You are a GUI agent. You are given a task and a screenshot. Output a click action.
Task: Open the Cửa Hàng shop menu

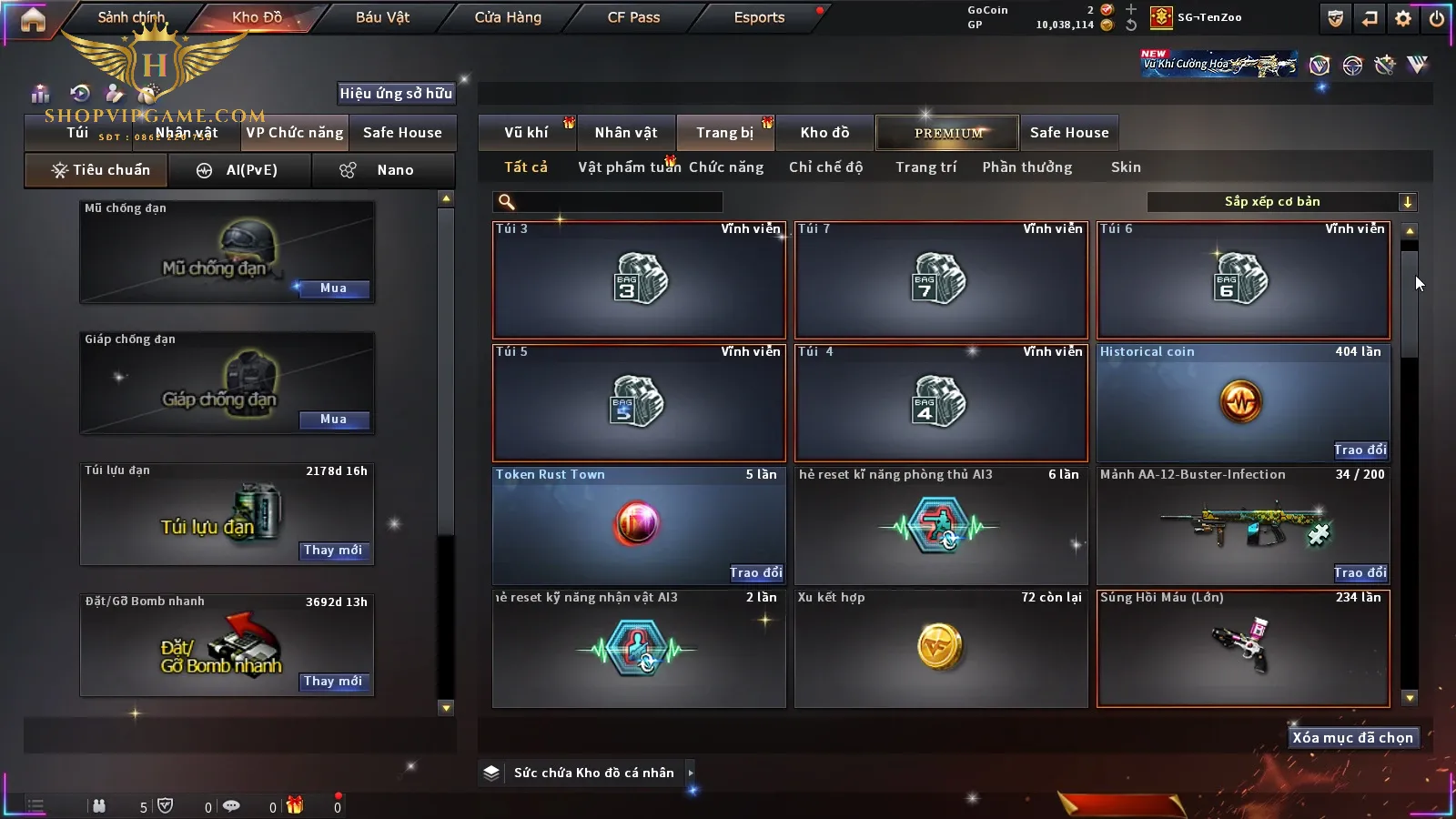pyautogui.click(x=508, y=17)
